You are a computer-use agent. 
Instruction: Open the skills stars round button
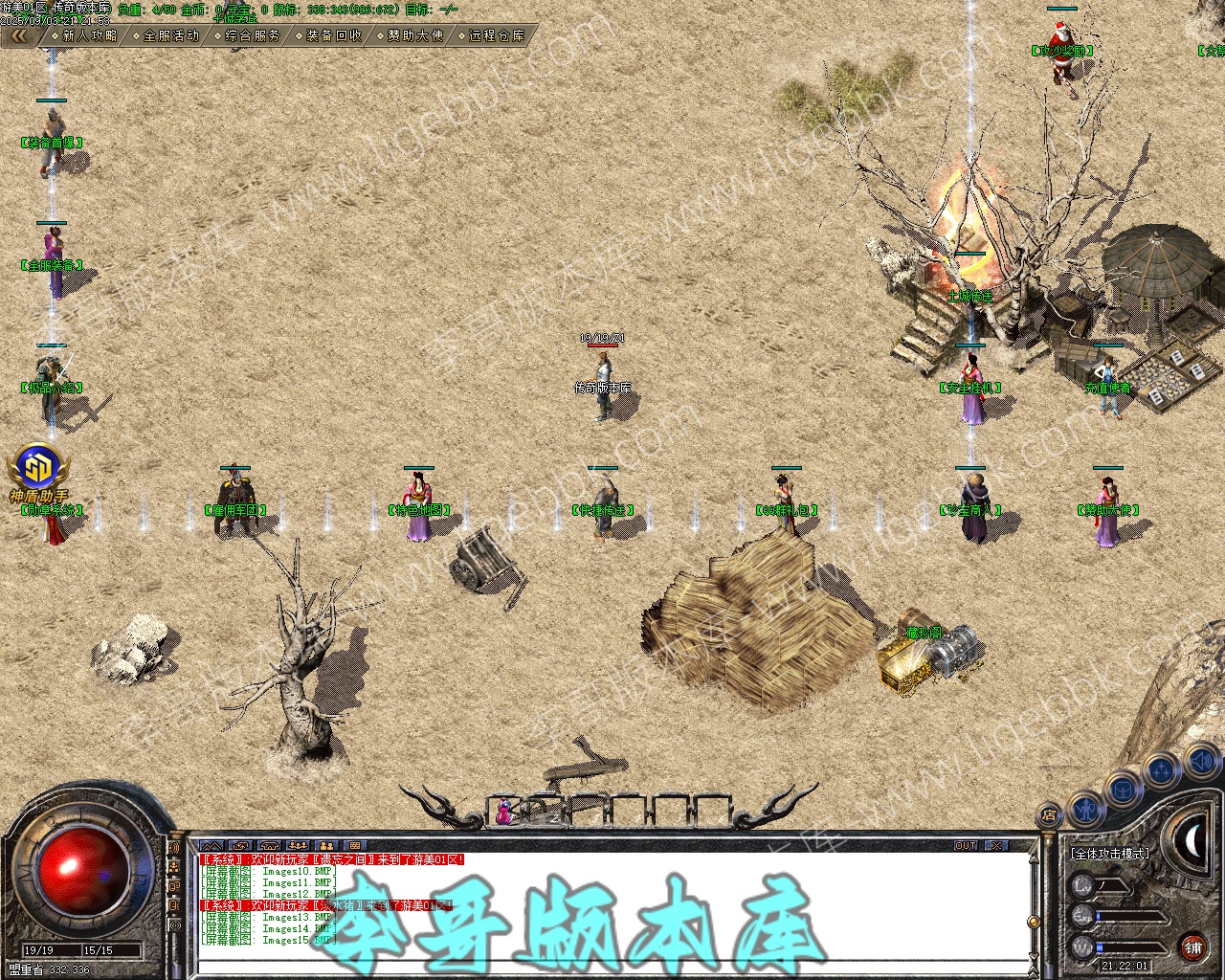[x=1161, y=769]
